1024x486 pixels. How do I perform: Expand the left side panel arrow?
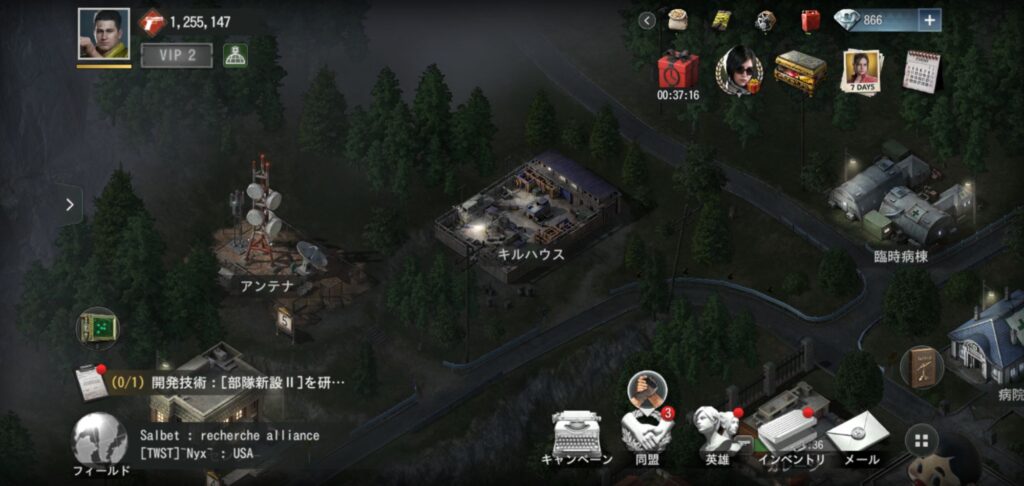pyautogui.click(x=69, y=205)
